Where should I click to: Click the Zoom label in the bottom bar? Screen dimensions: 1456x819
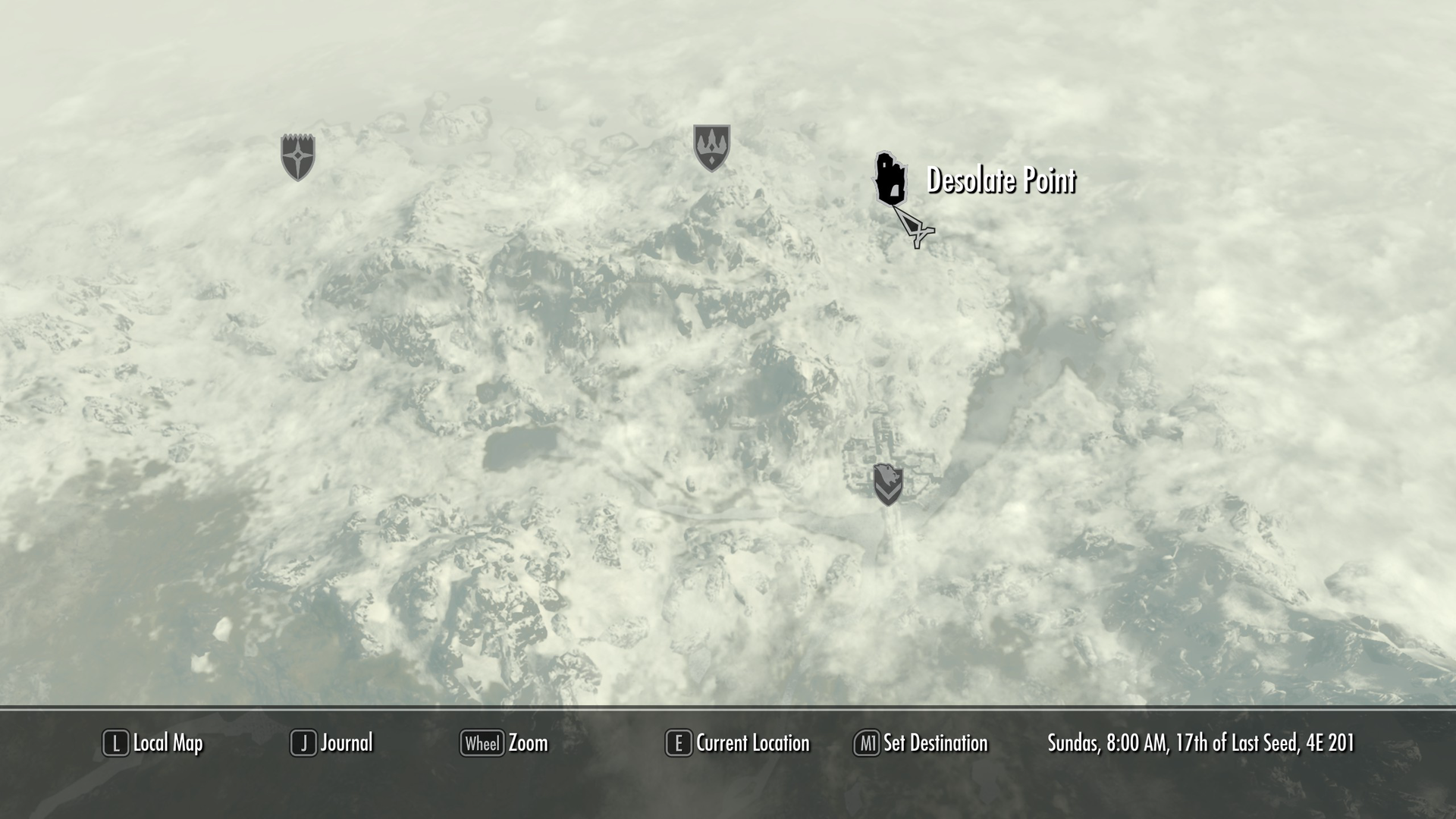(529, 743)
